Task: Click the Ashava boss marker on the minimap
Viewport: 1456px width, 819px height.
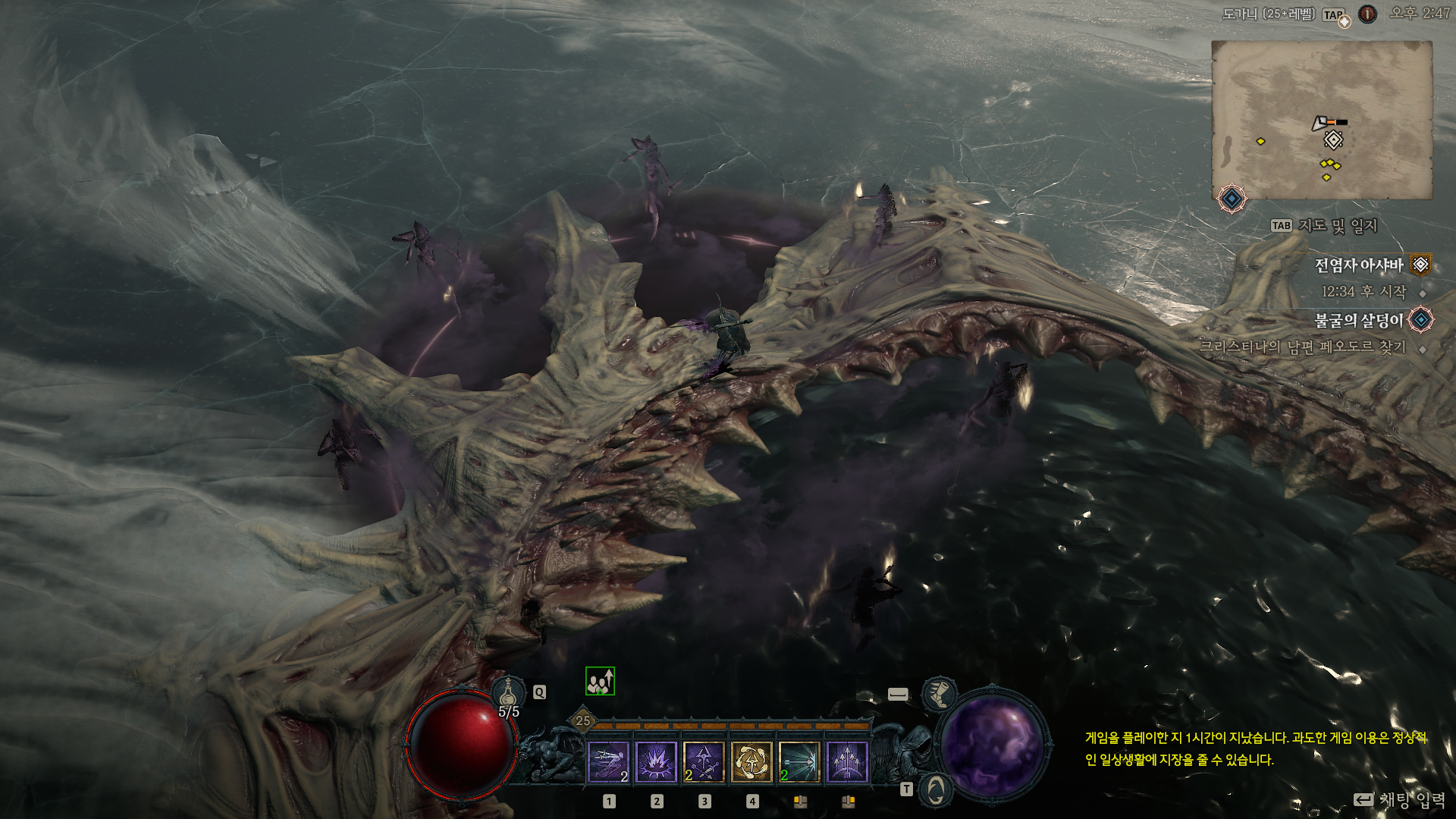Action: point(1333,140)
